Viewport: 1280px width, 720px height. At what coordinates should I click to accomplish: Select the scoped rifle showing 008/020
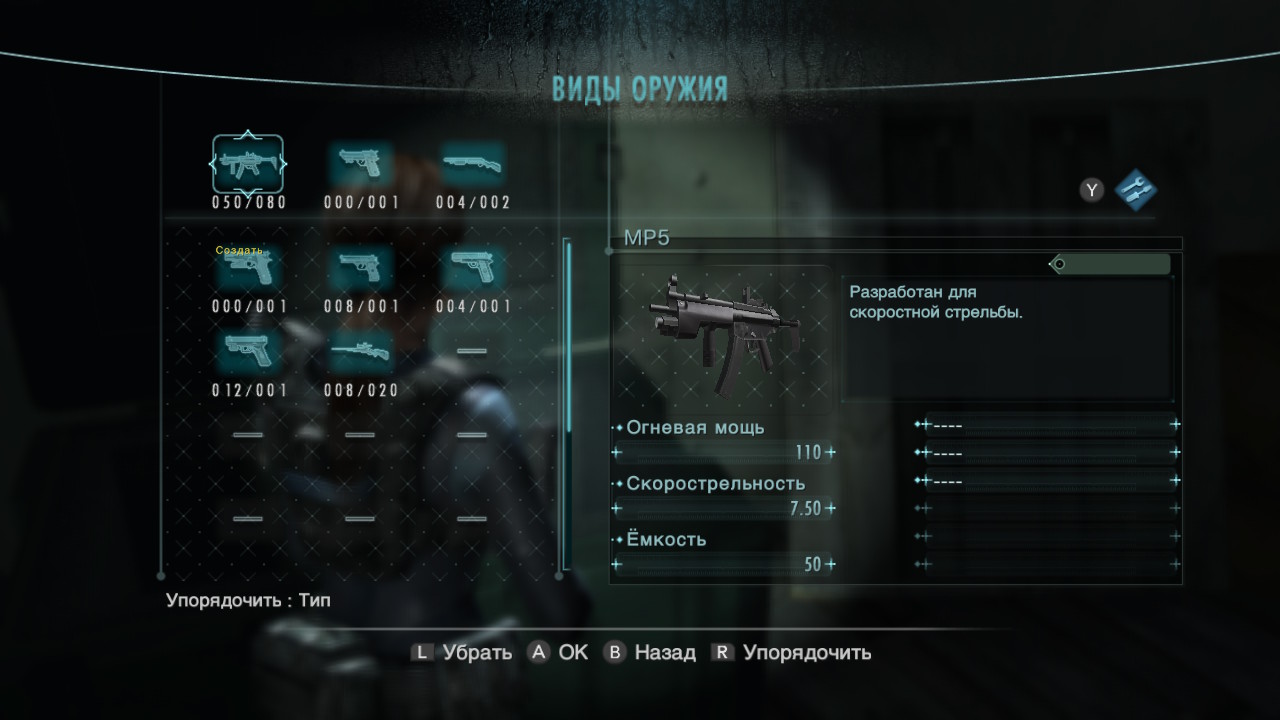(360, 351)
